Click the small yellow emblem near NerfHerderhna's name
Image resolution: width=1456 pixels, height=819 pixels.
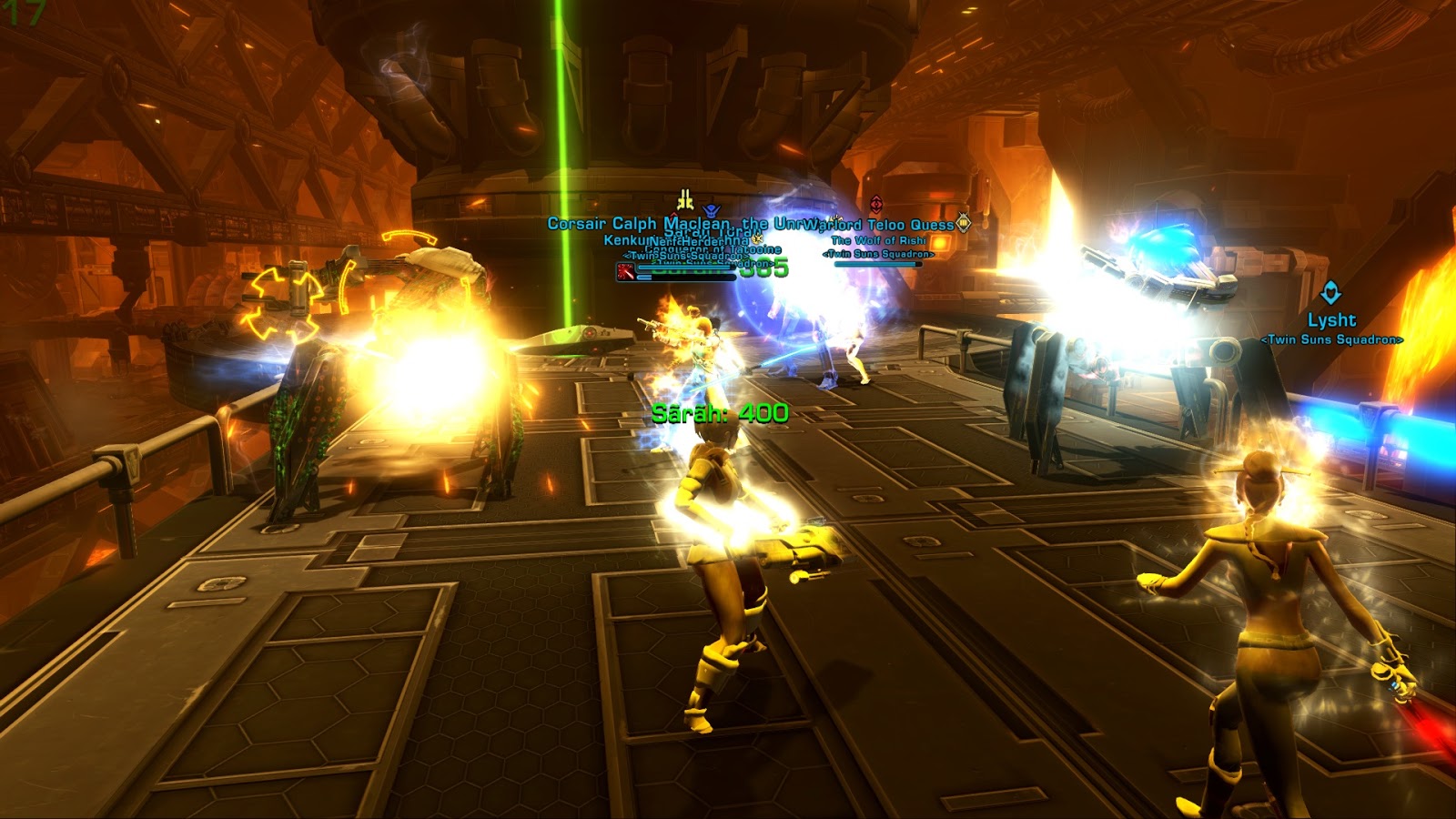point(756,238)
